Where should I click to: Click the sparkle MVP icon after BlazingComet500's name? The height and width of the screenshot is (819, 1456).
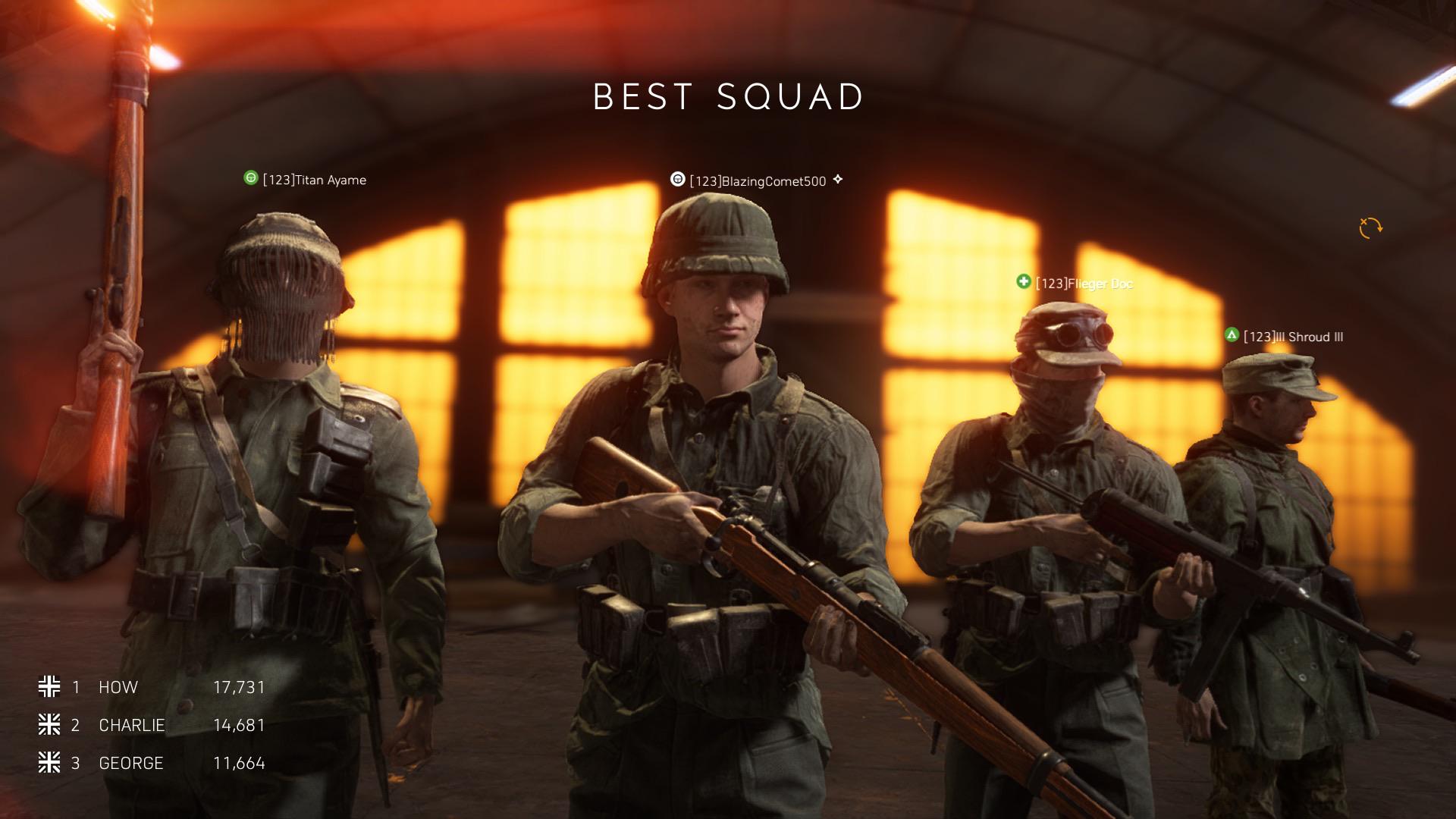[836, 180]
